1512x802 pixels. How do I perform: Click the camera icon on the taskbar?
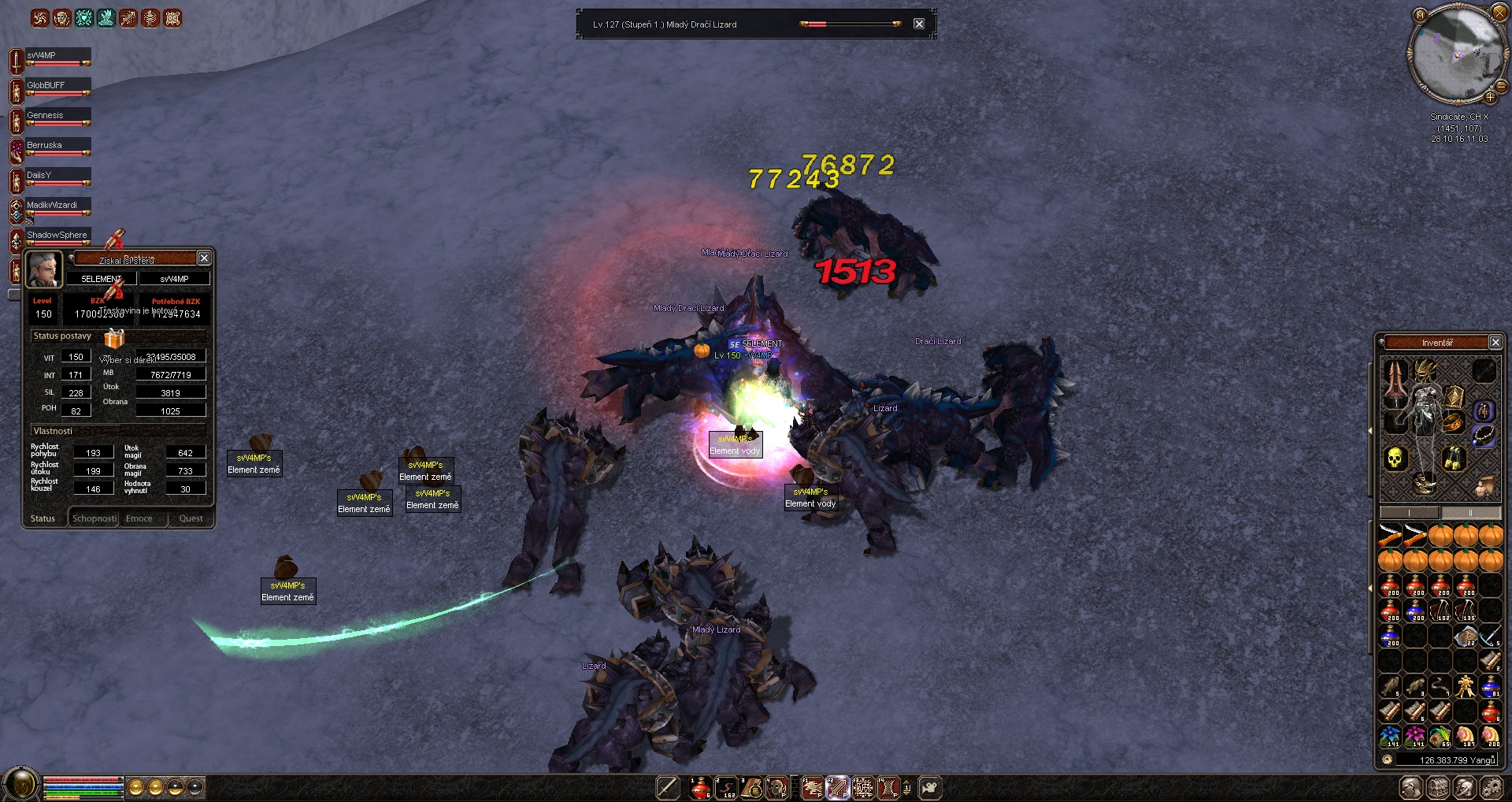coord(930,788)
